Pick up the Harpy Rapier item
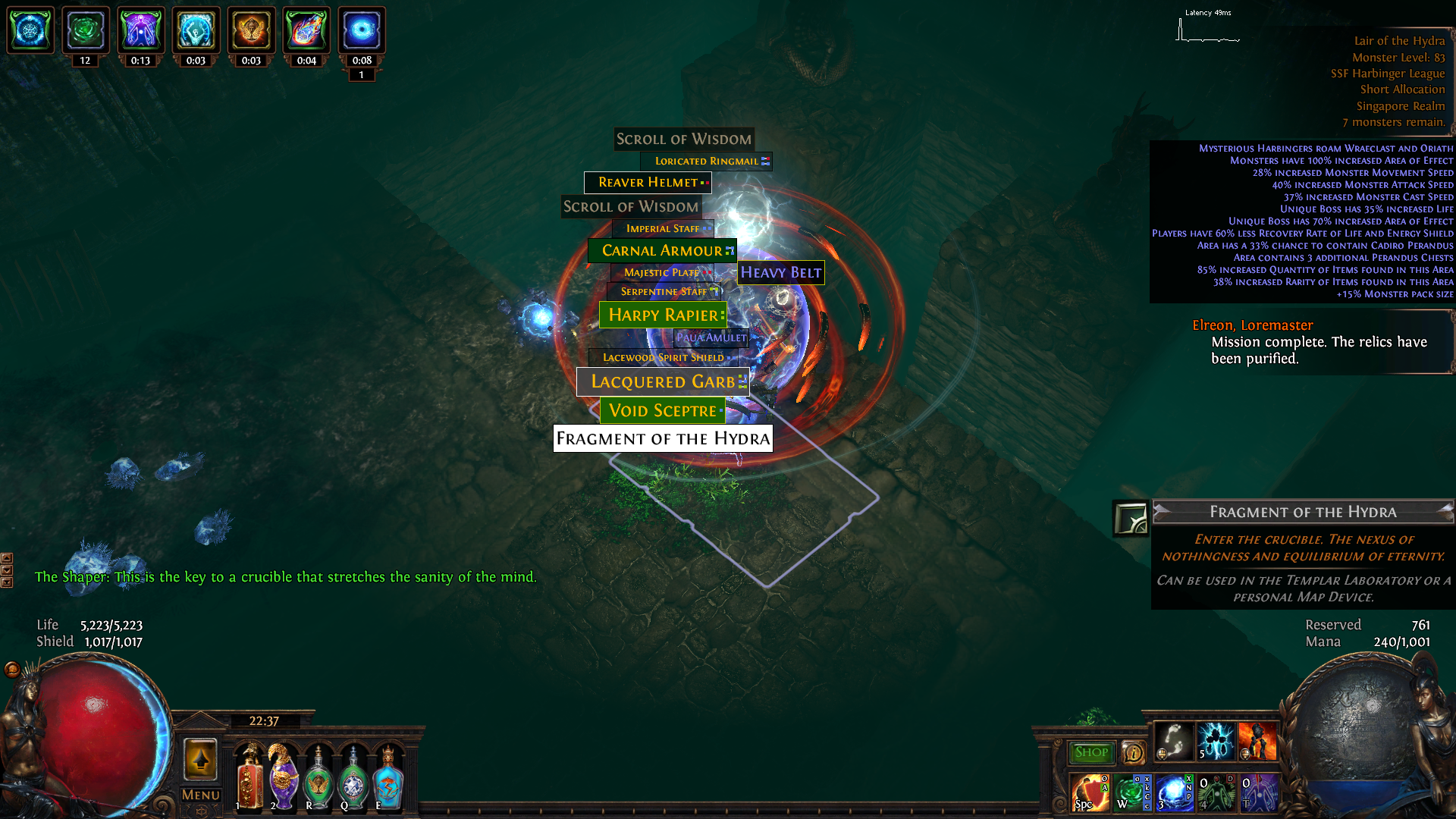Screen dimensions: 1456x819 pos(661,315)
